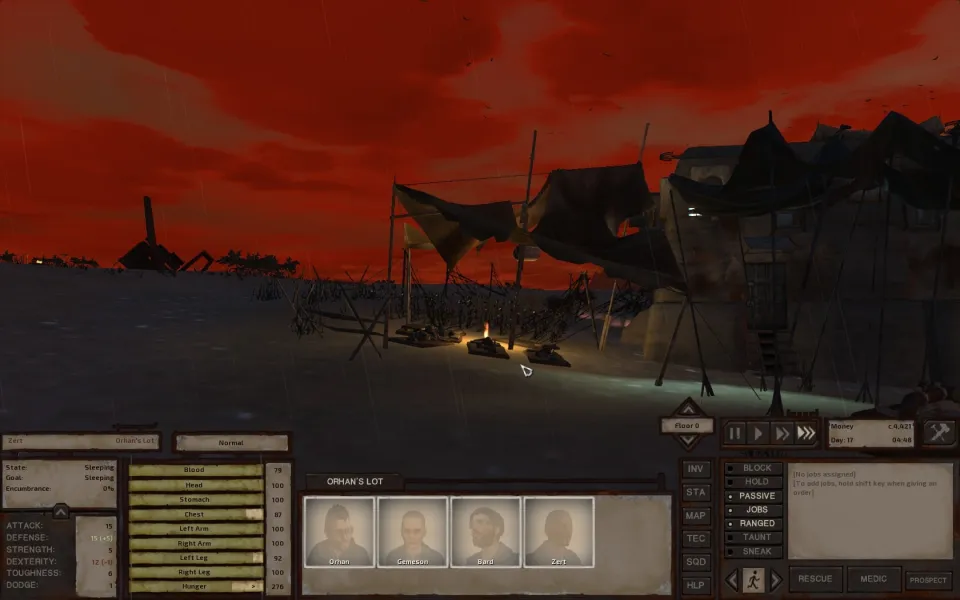
Task: Show the STA stats panel
Action: pyautogui.click(x=696, y=492)
